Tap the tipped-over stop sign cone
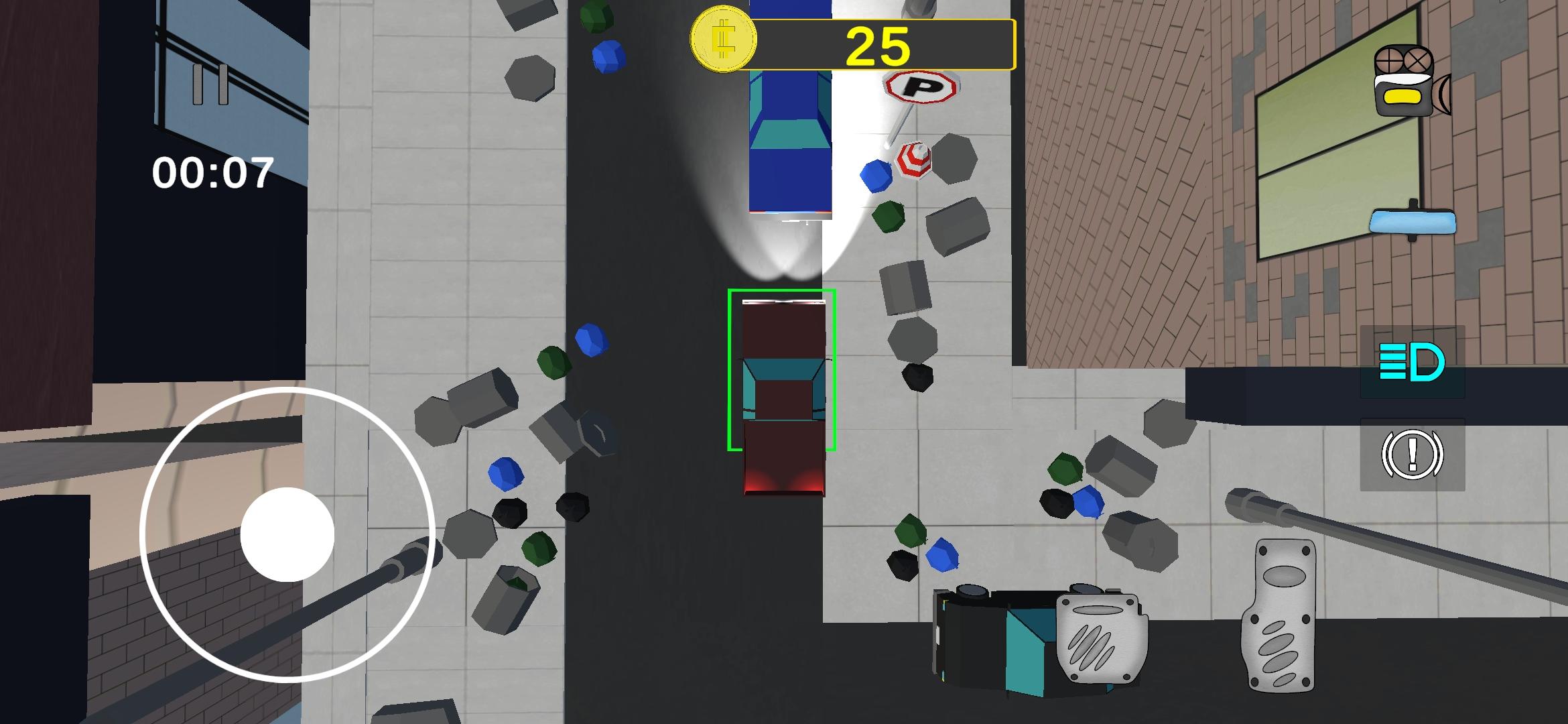 point(915,161)
